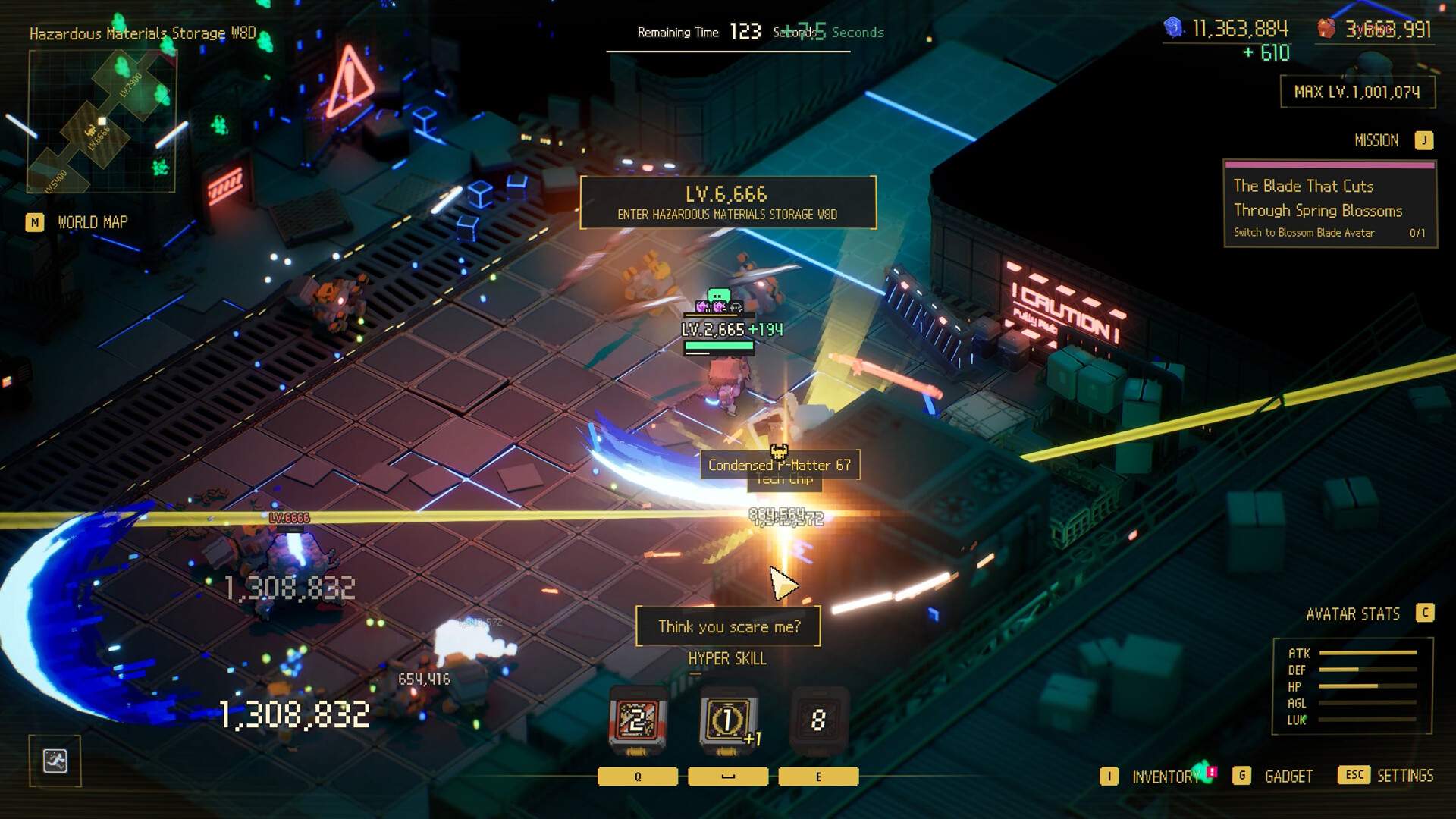
Task: Select the Blade That Cuts mission tracker
Action: [x=1329, y=205]
